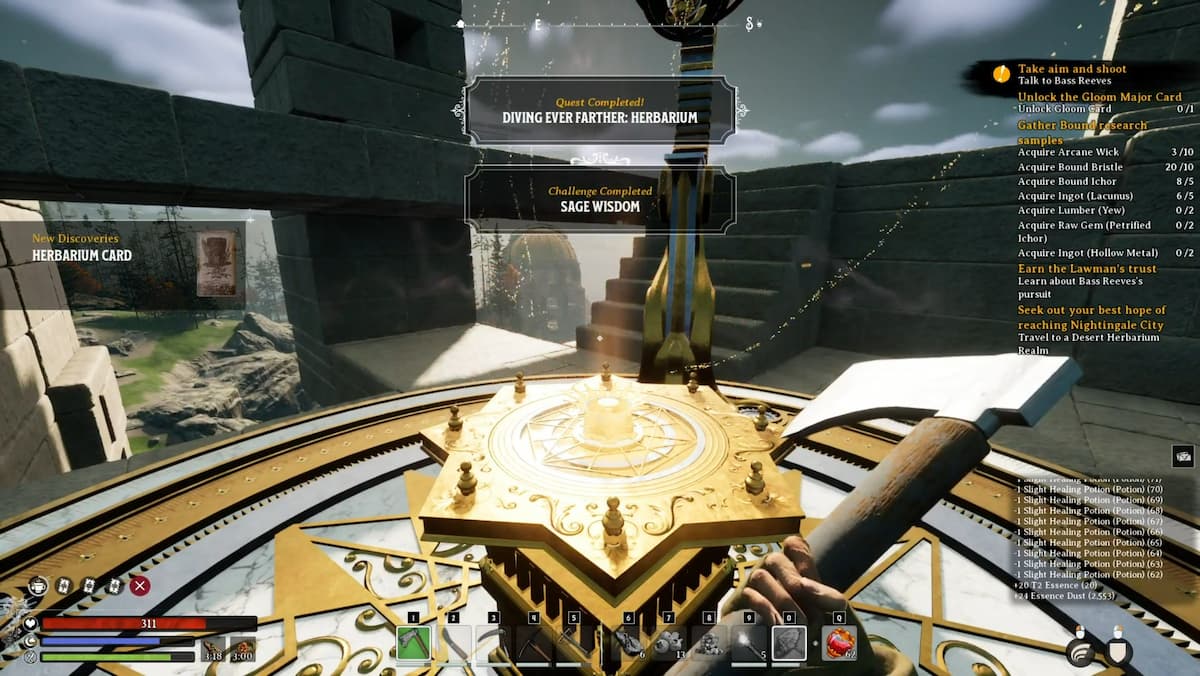1200x676 pixels.
Task: Use the red healing potion quick slot
Action: tap(839, 642)
